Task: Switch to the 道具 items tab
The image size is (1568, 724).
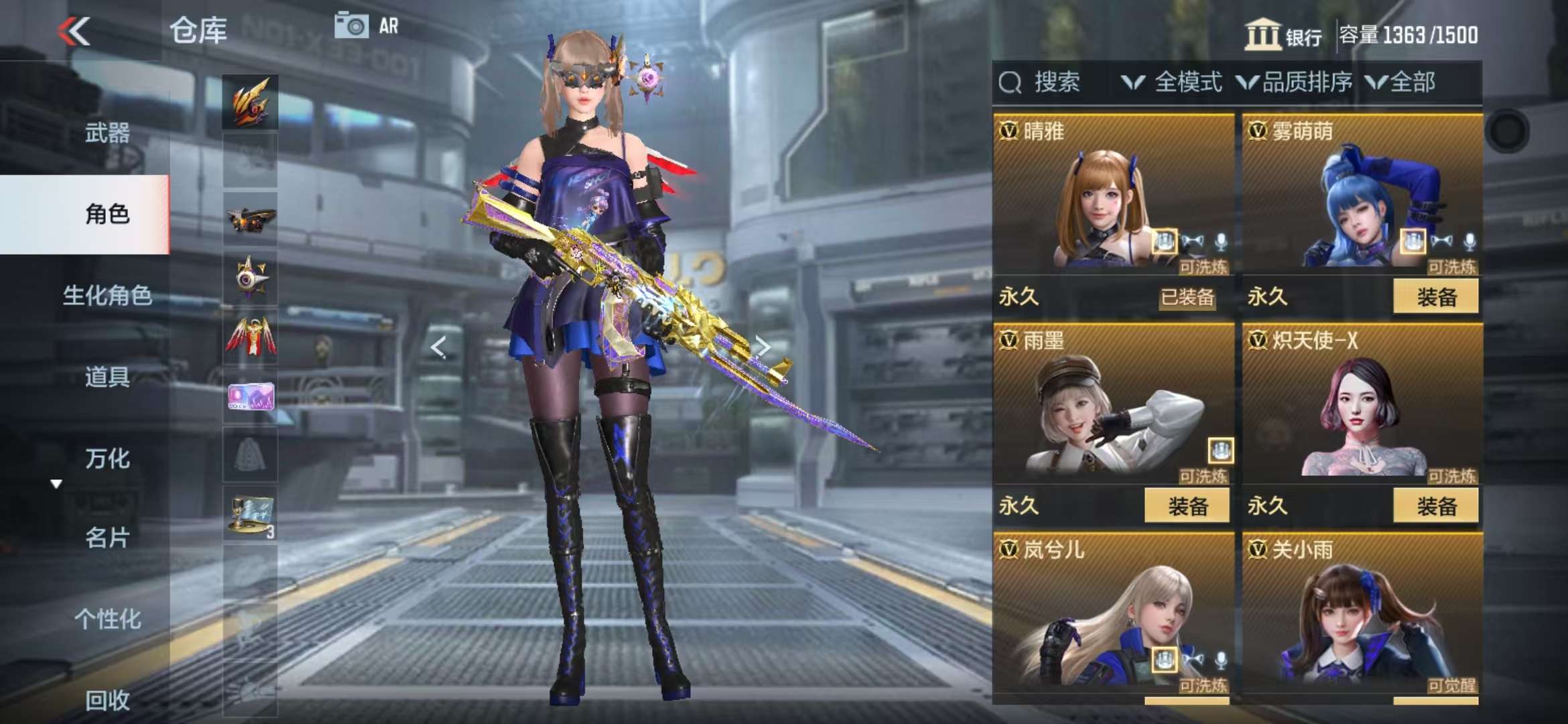Action: (x=107, y=377)
